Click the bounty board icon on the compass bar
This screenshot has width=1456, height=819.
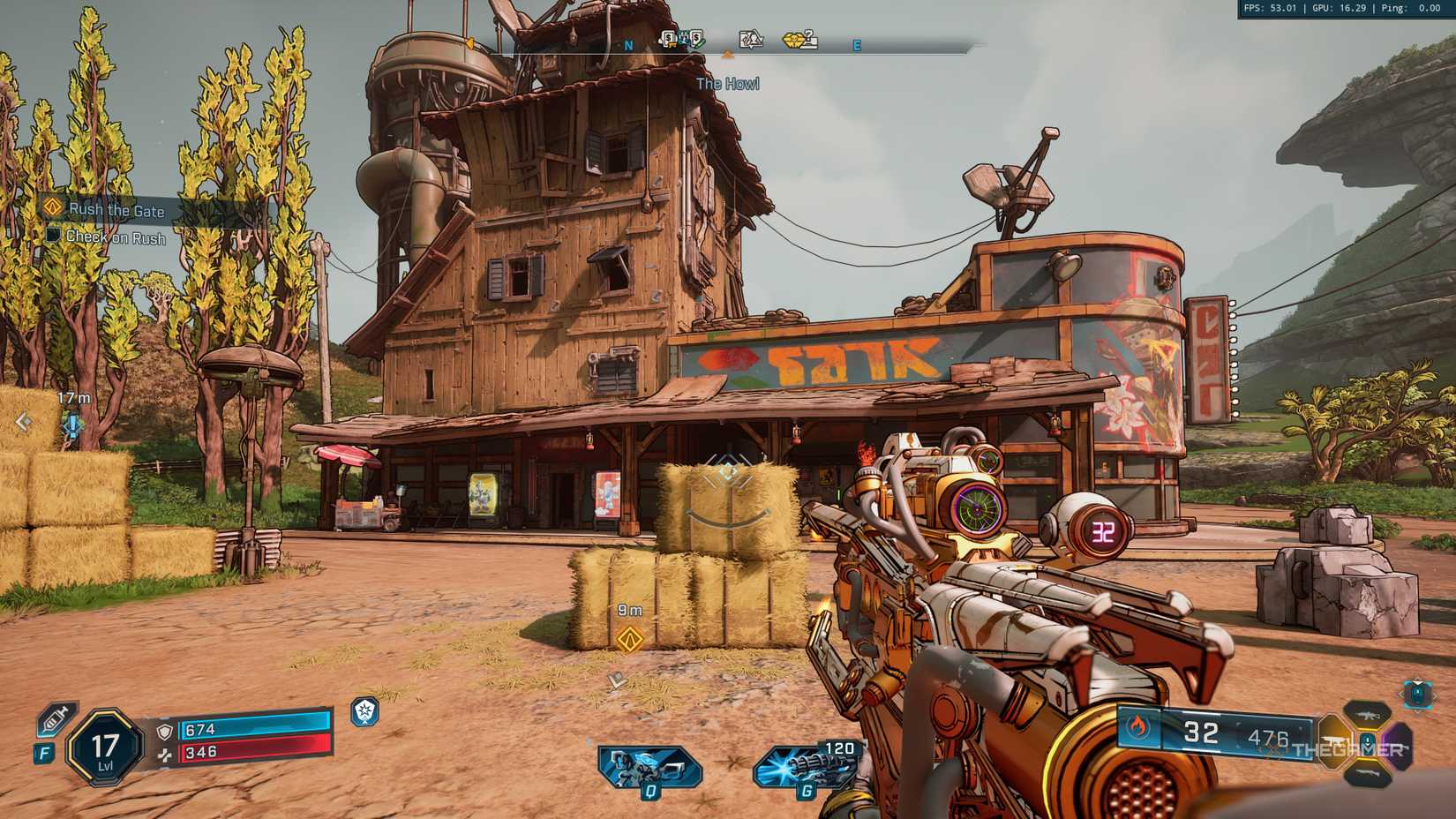click(x=749, y=38)
